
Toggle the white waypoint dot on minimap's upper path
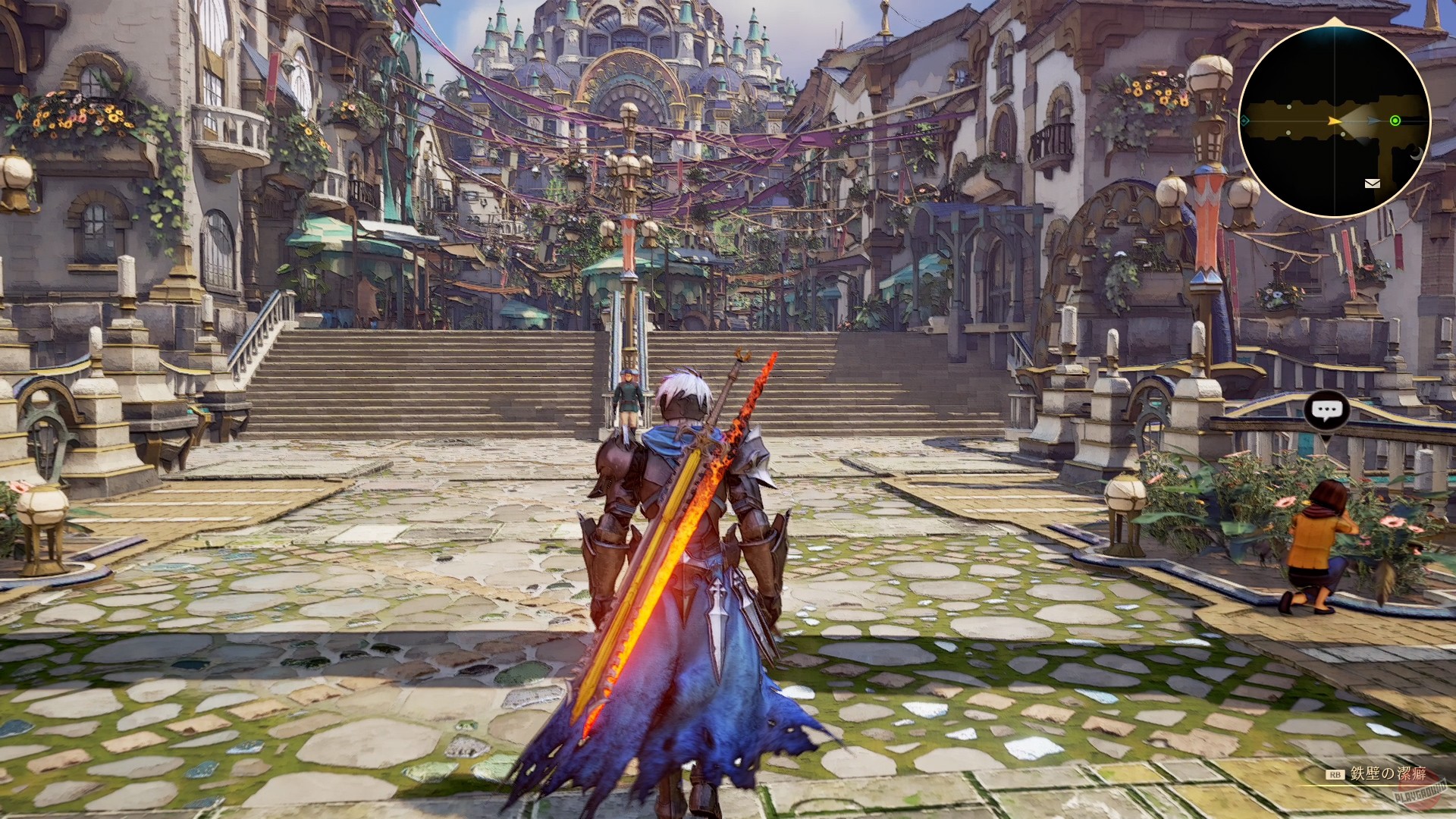[1289, 108]
